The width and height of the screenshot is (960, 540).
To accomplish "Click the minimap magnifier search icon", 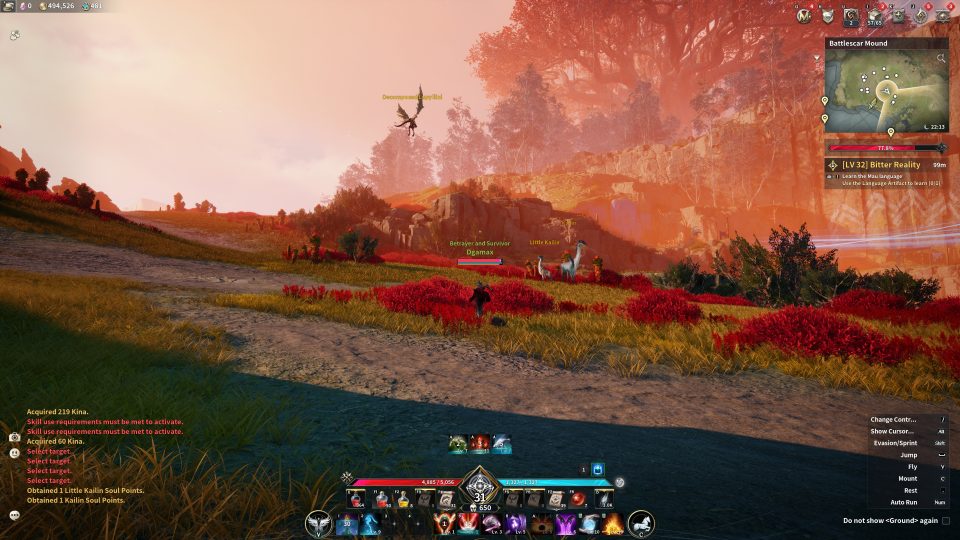I will click(940, 59).
